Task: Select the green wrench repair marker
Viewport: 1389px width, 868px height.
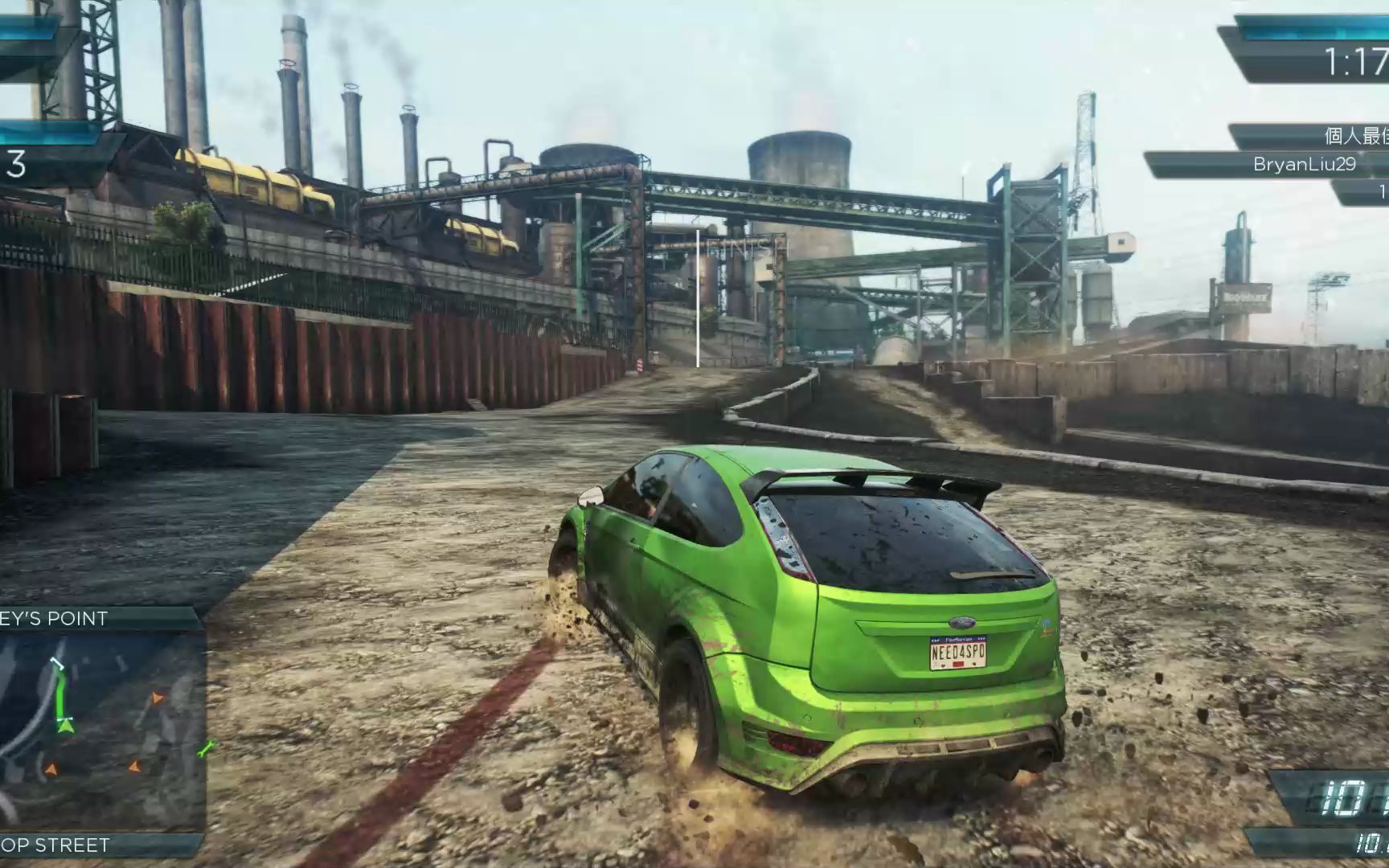Action: tap(207, 749)
